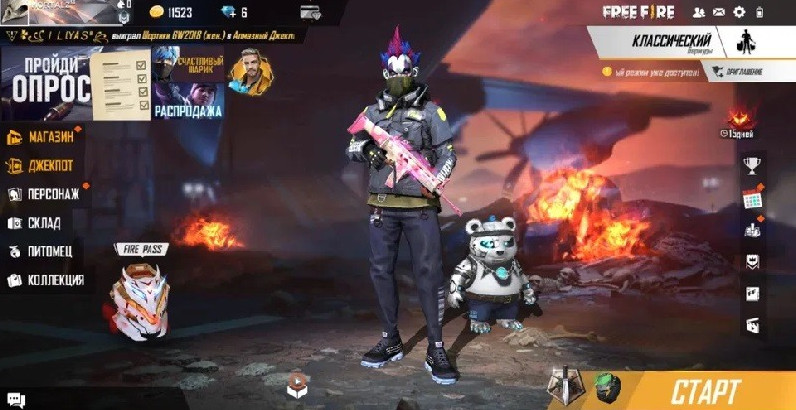
Task: Open the РАСПРОДАЖА sale banner
Action: pyautogui.click(x=186, y=102)
